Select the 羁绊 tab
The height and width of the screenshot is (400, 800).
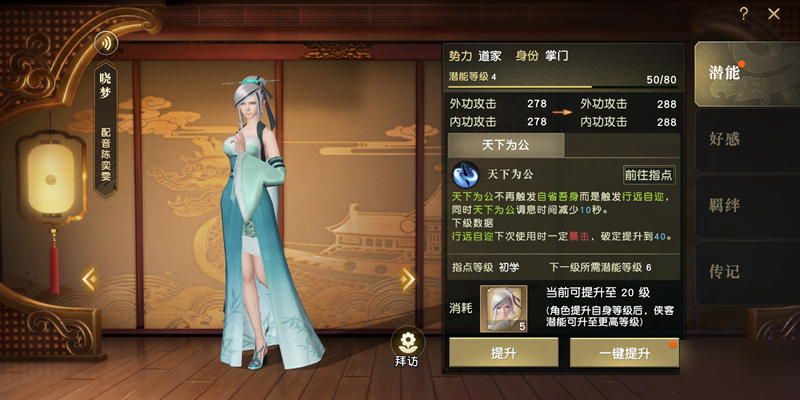727,204
